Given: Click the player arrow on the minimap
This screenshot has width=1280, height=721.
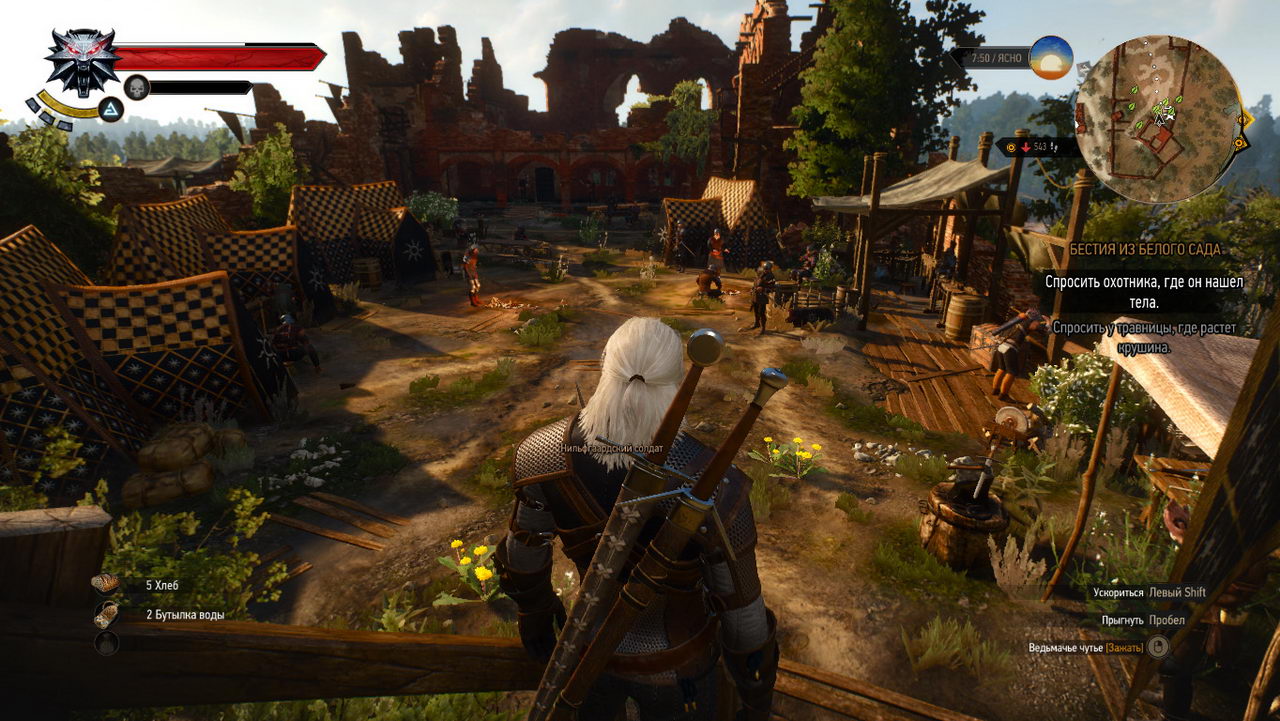Looking at the screenshot, I should tap(1159, 120).
